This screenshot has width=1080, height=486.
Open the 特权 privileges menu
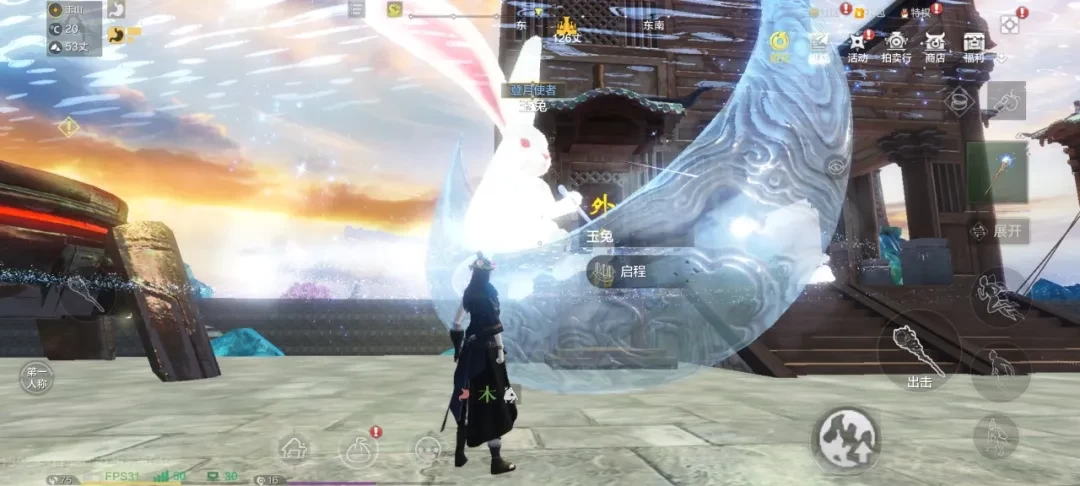pos(916,12)
